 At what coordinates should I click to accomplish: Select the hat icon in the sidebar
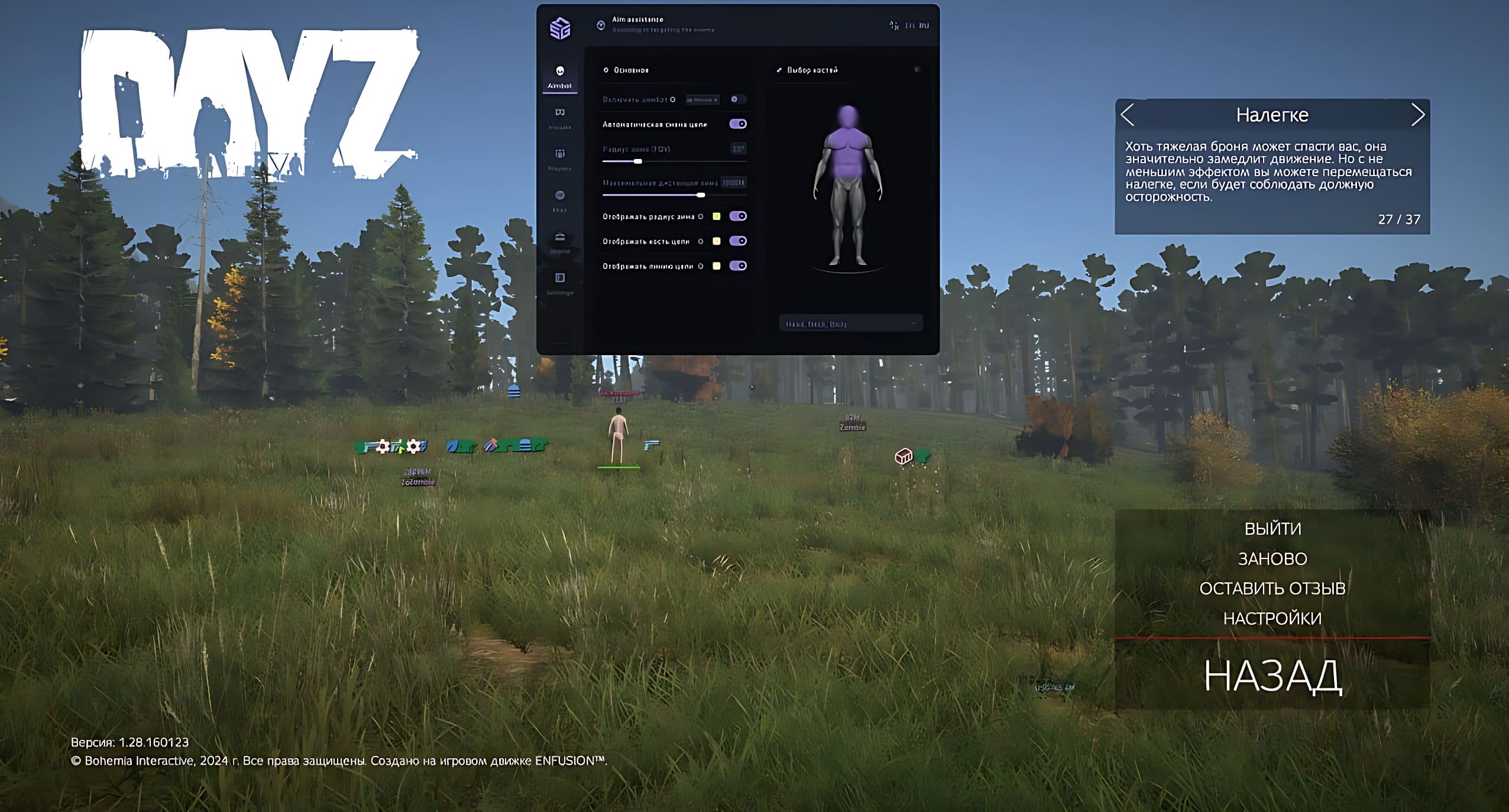(560, 236)
